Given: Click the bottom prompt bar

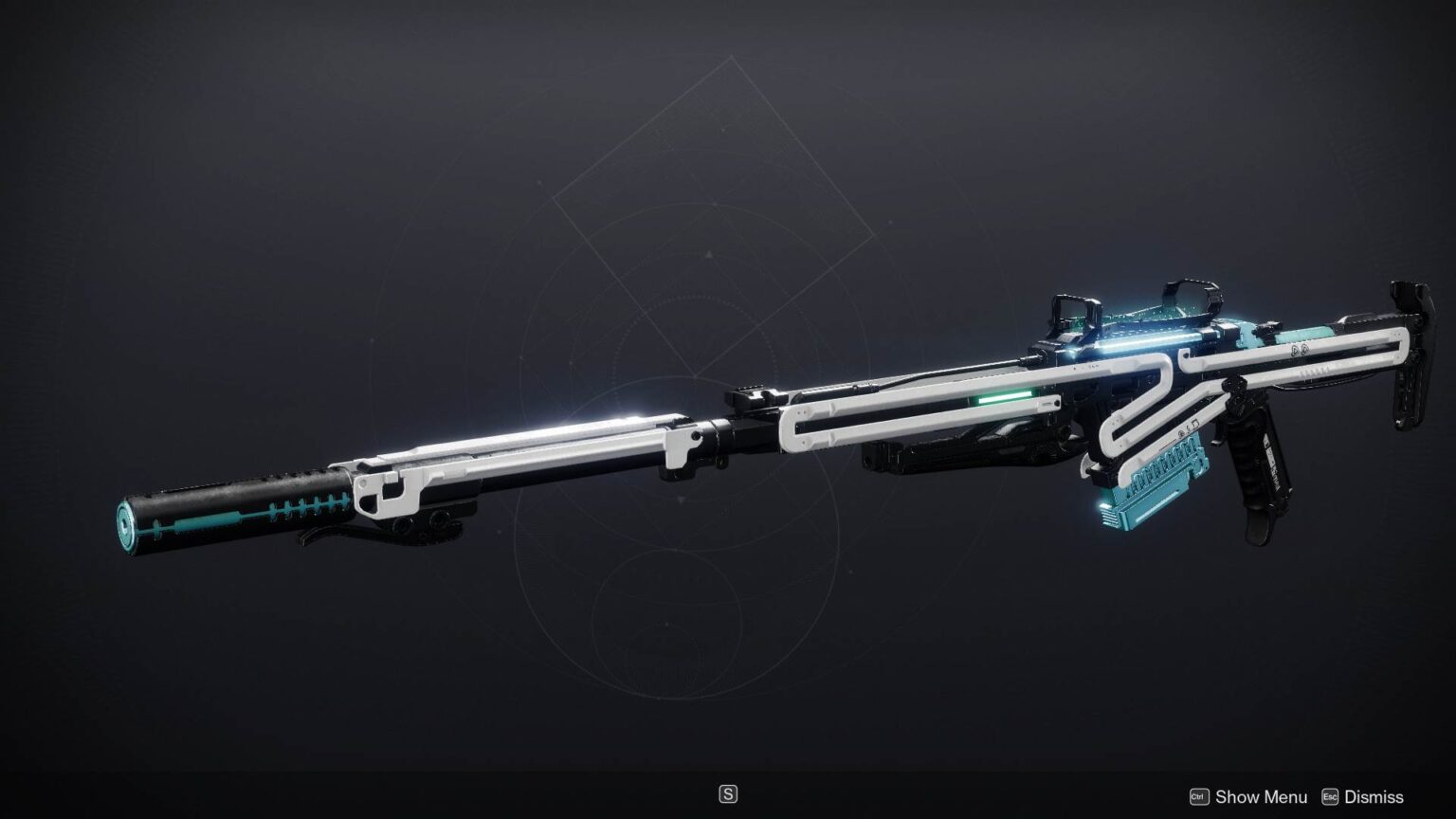Looking at the screenshot, I should [x=728, y=796].
